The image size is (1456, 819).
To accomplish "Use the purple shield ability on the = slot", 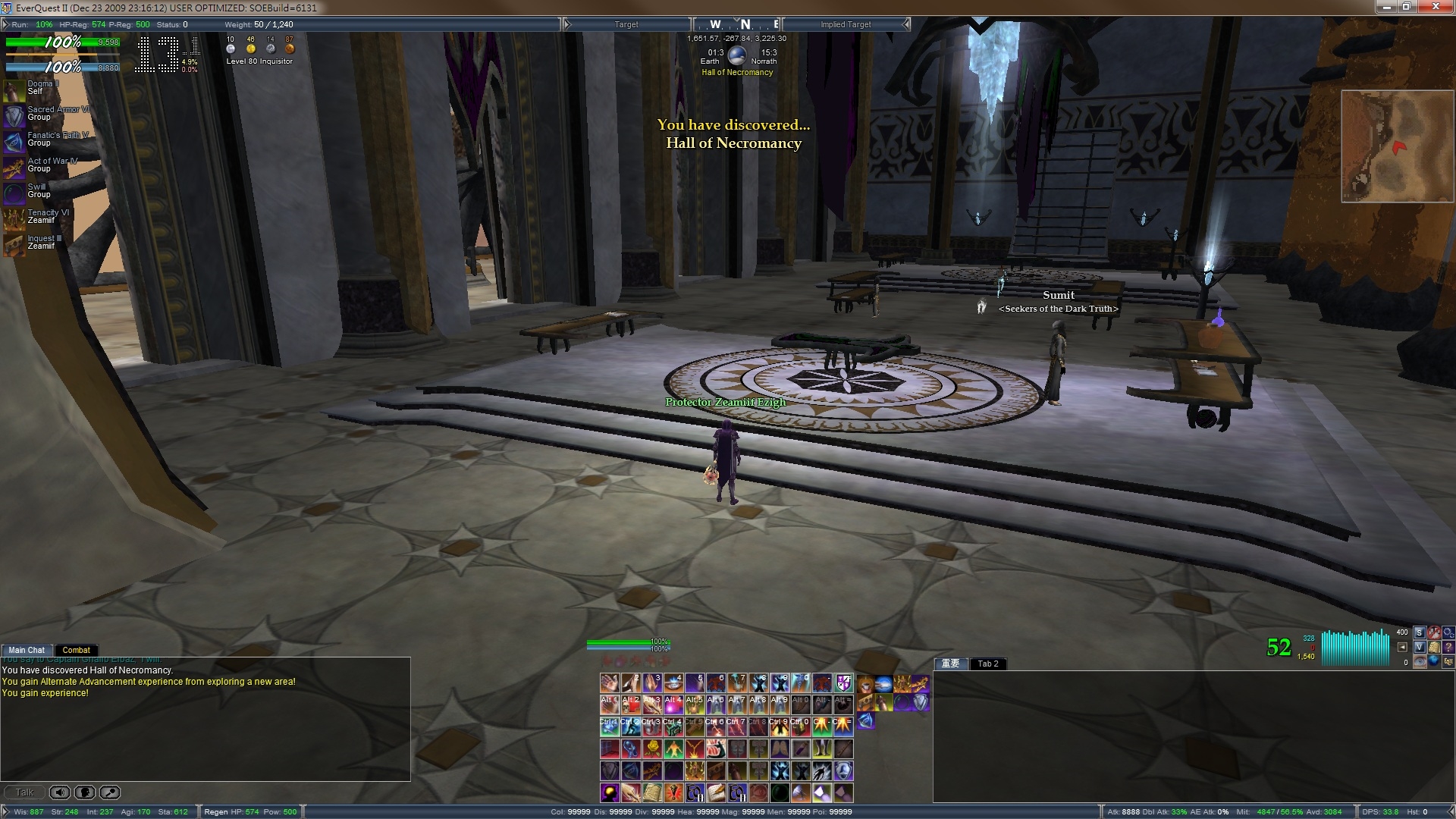I will click(843, 683).
